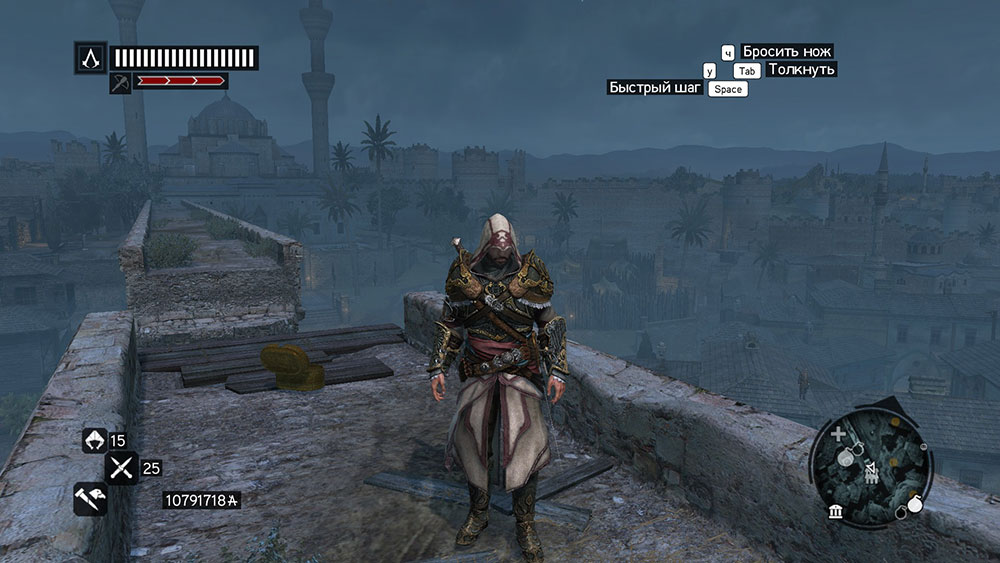The image size is (1000, 563).
Task: Click the "Быстрый шаг" action label
Action: coord(656,88)
